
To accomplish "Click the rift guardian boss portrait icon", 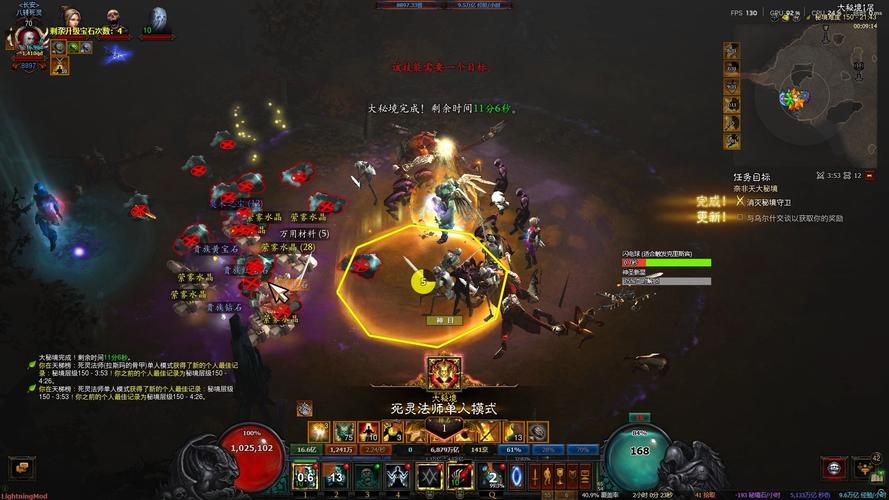I will coord(443,372).
